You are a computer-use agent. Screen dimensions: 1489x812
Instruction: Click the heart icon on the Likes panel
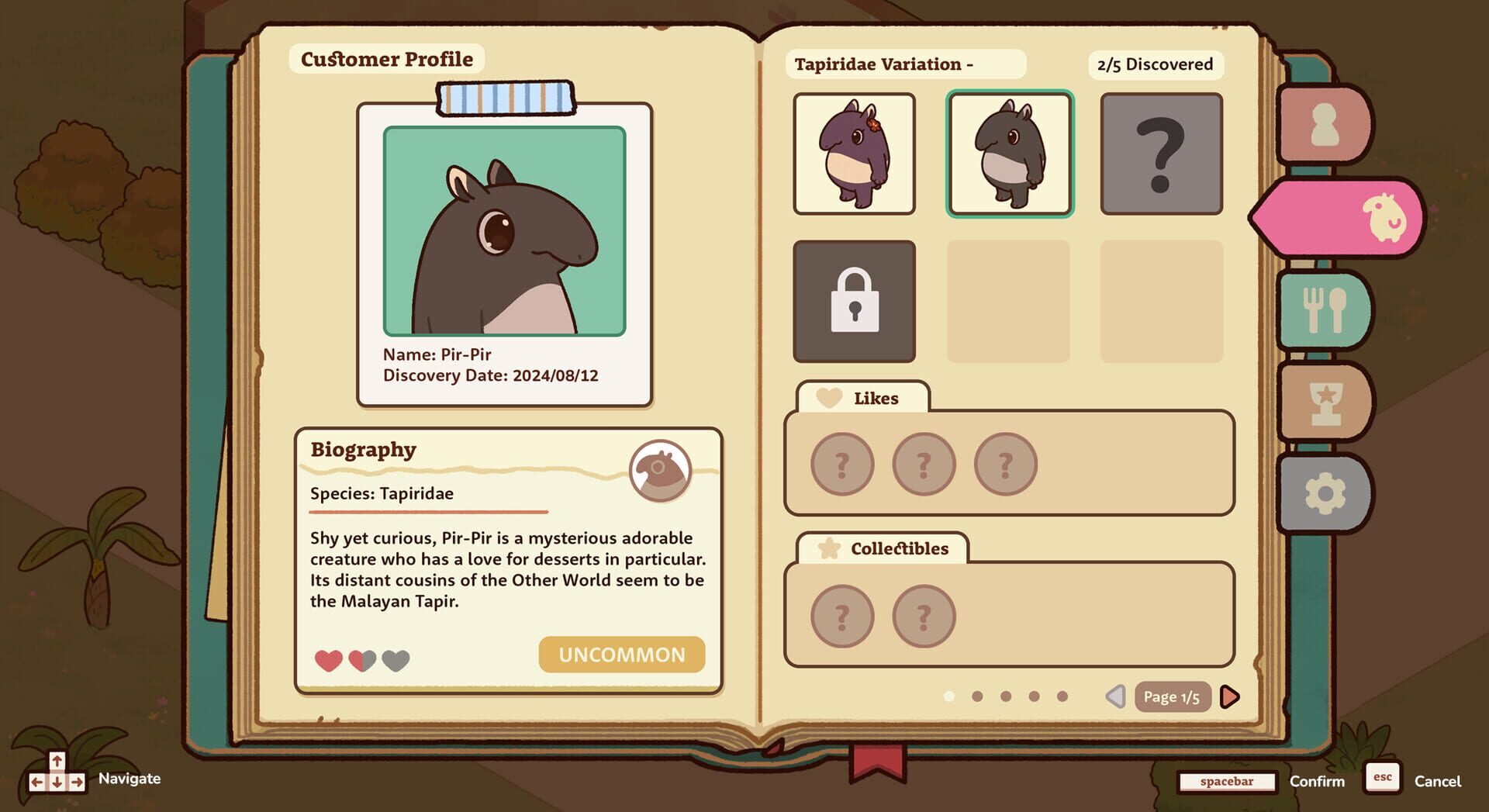coord(829,397)
